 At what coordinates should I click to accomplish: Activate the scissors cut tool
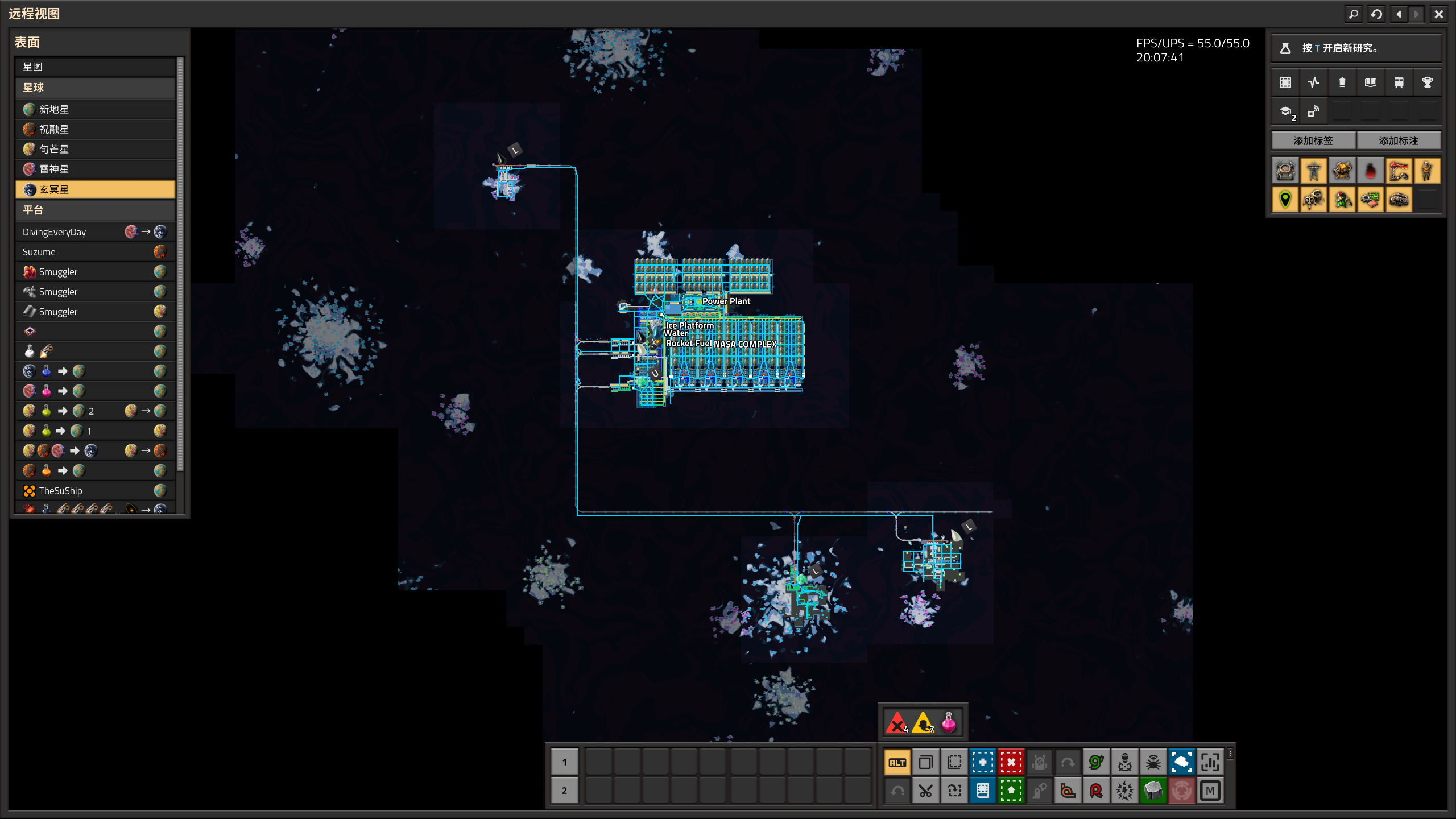coord(926,791)
